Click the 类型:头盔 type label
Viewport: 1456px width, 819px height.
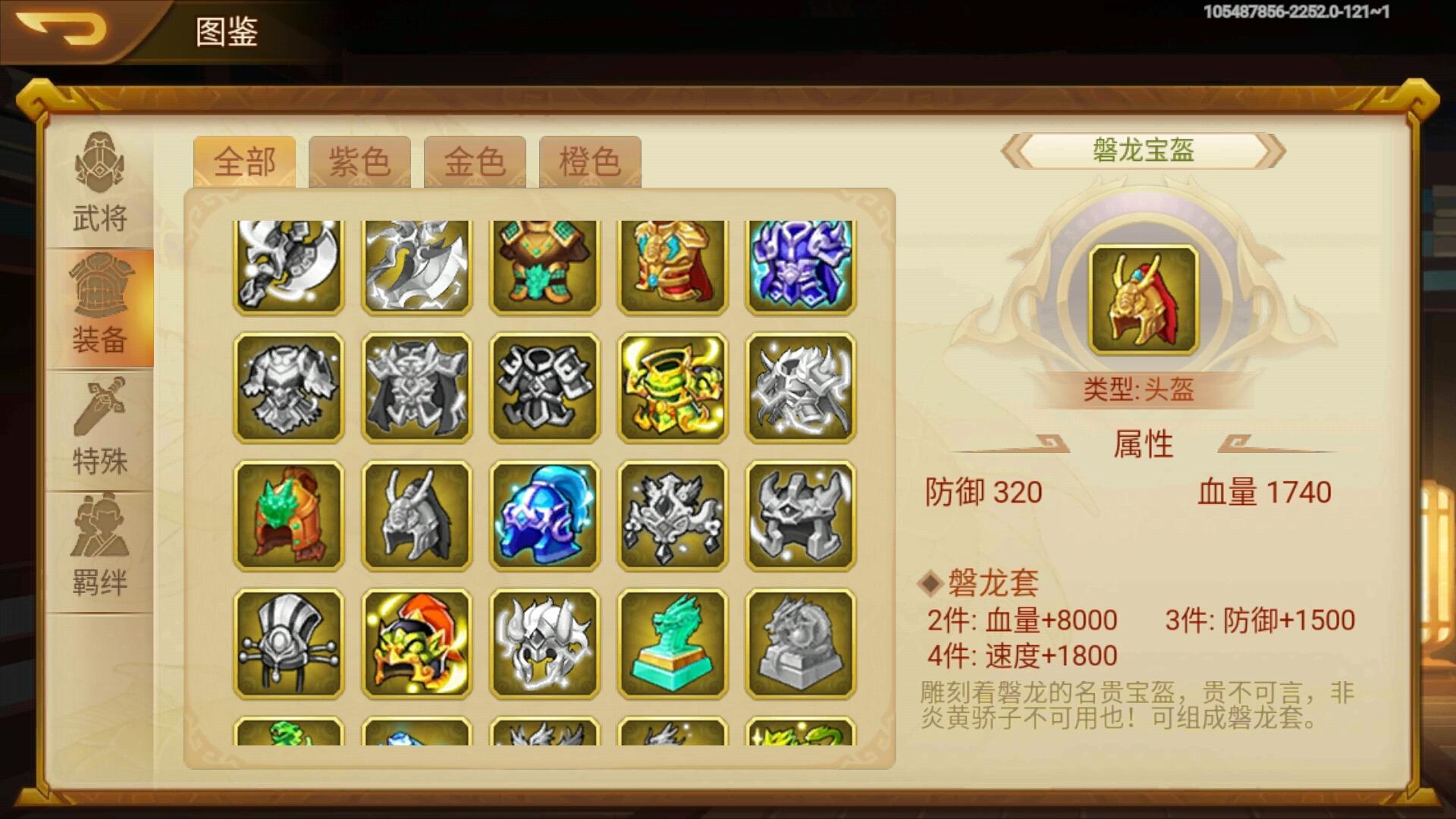coord(1143,392)
